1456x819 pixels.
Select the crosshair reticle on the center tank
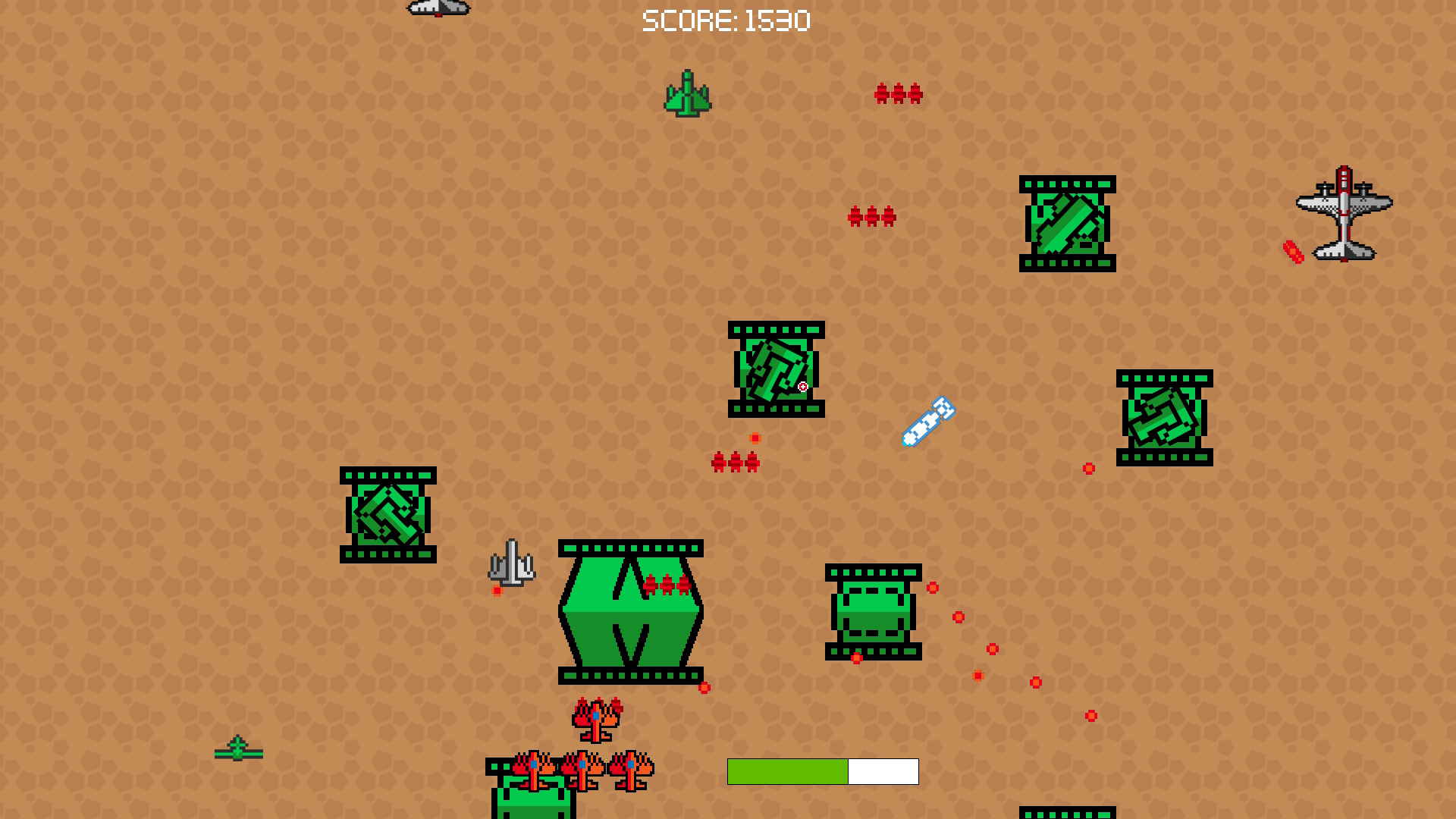click(802, 386)
